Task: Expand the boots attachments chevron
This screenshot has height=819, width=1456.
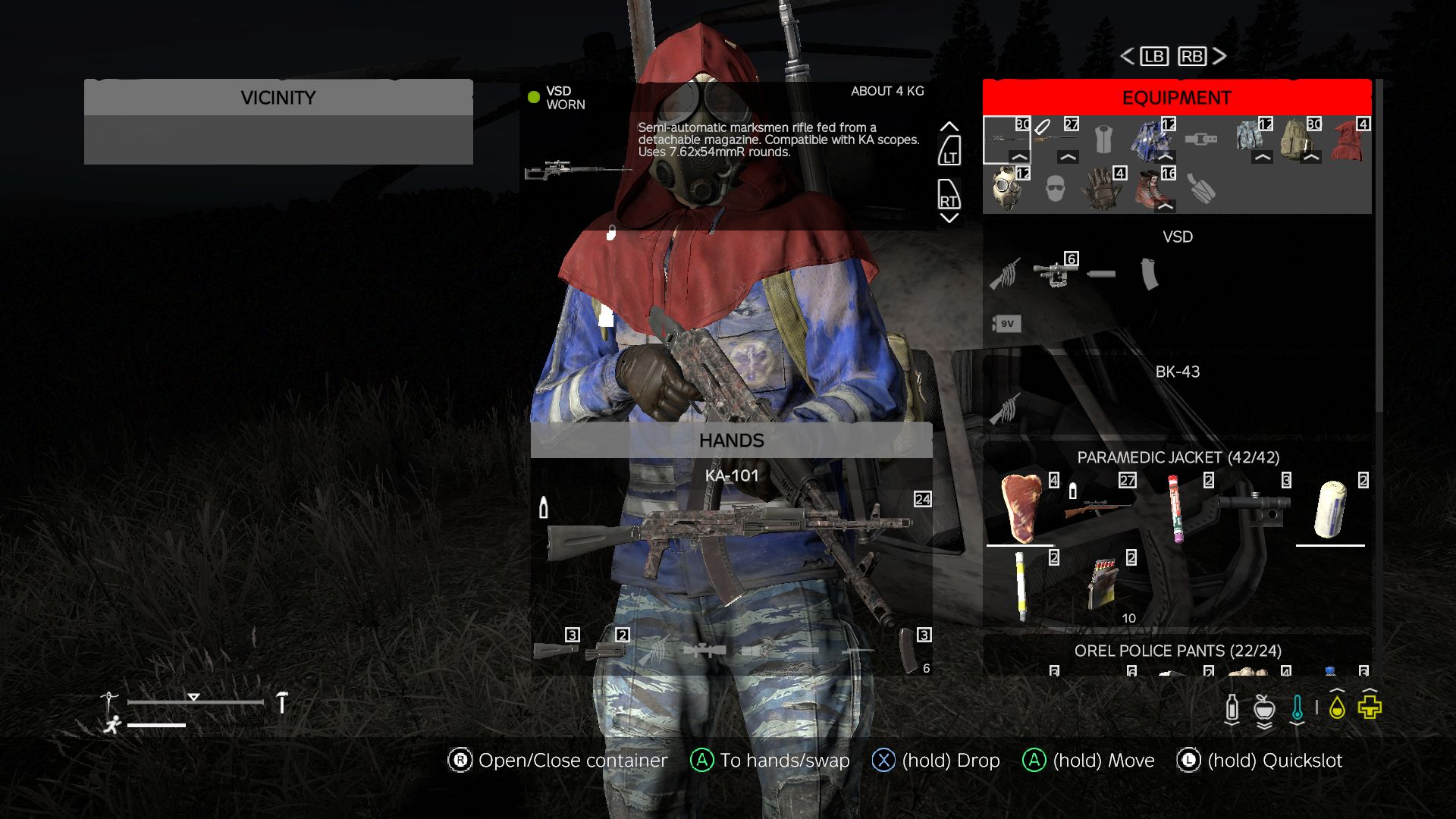Action: coord(1166,206)
